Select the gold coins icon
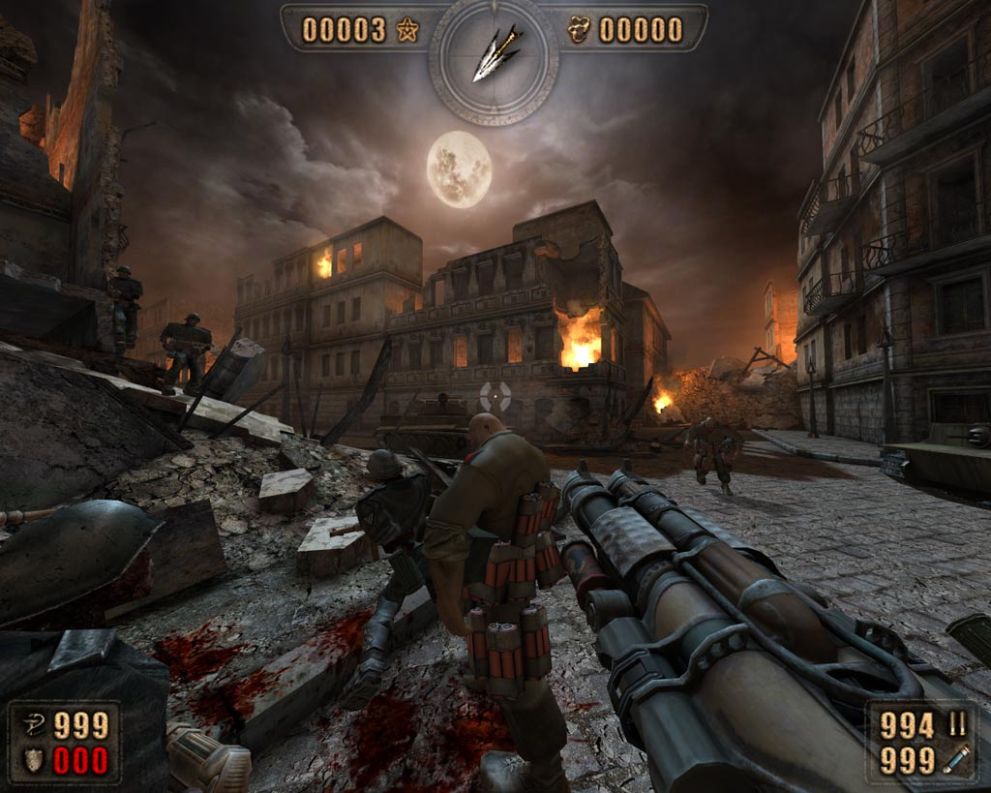This screenshot has height=793, width=991. (x=581, y=30)
